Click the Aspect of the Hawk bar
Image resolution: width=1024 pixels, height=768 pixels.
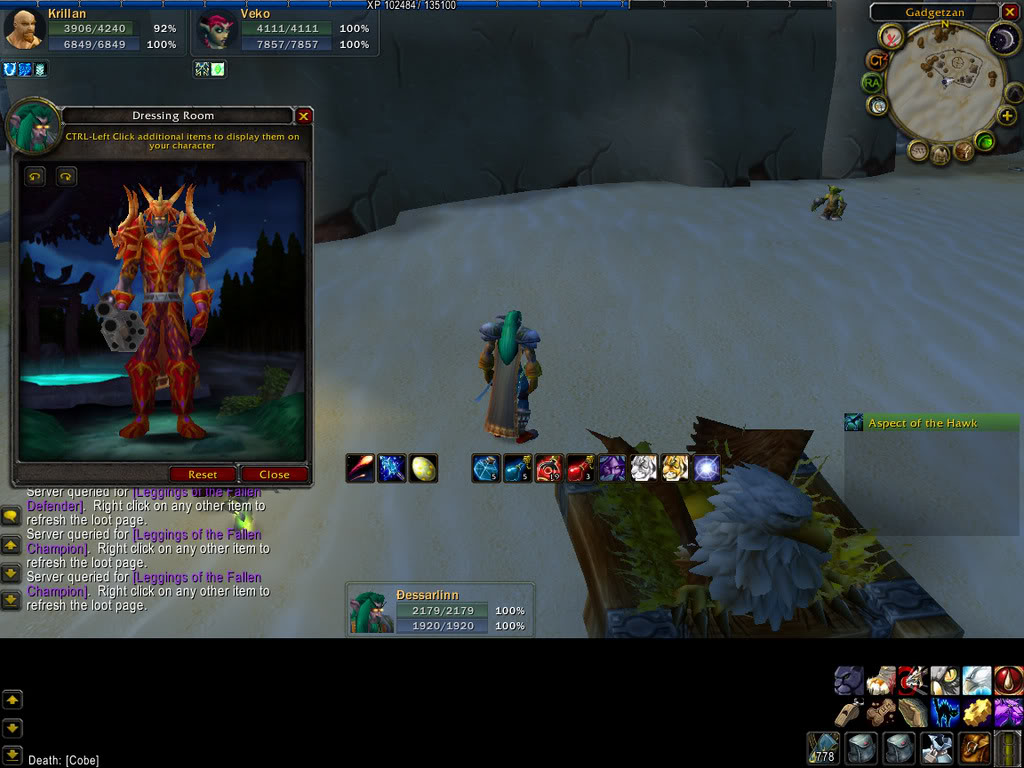(931, 423)
